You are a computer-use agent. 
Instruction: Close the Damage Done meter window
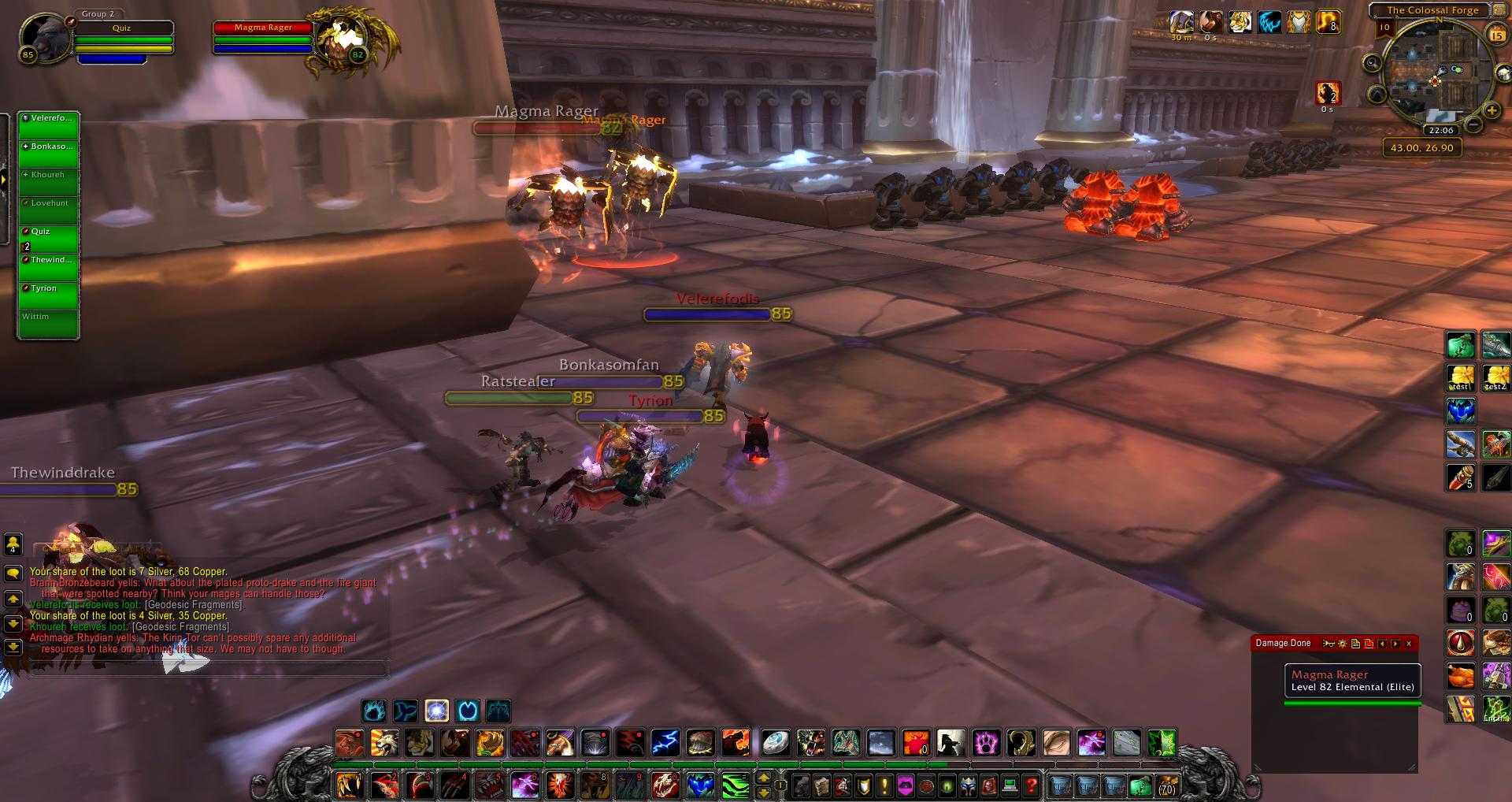(1409, 644)
